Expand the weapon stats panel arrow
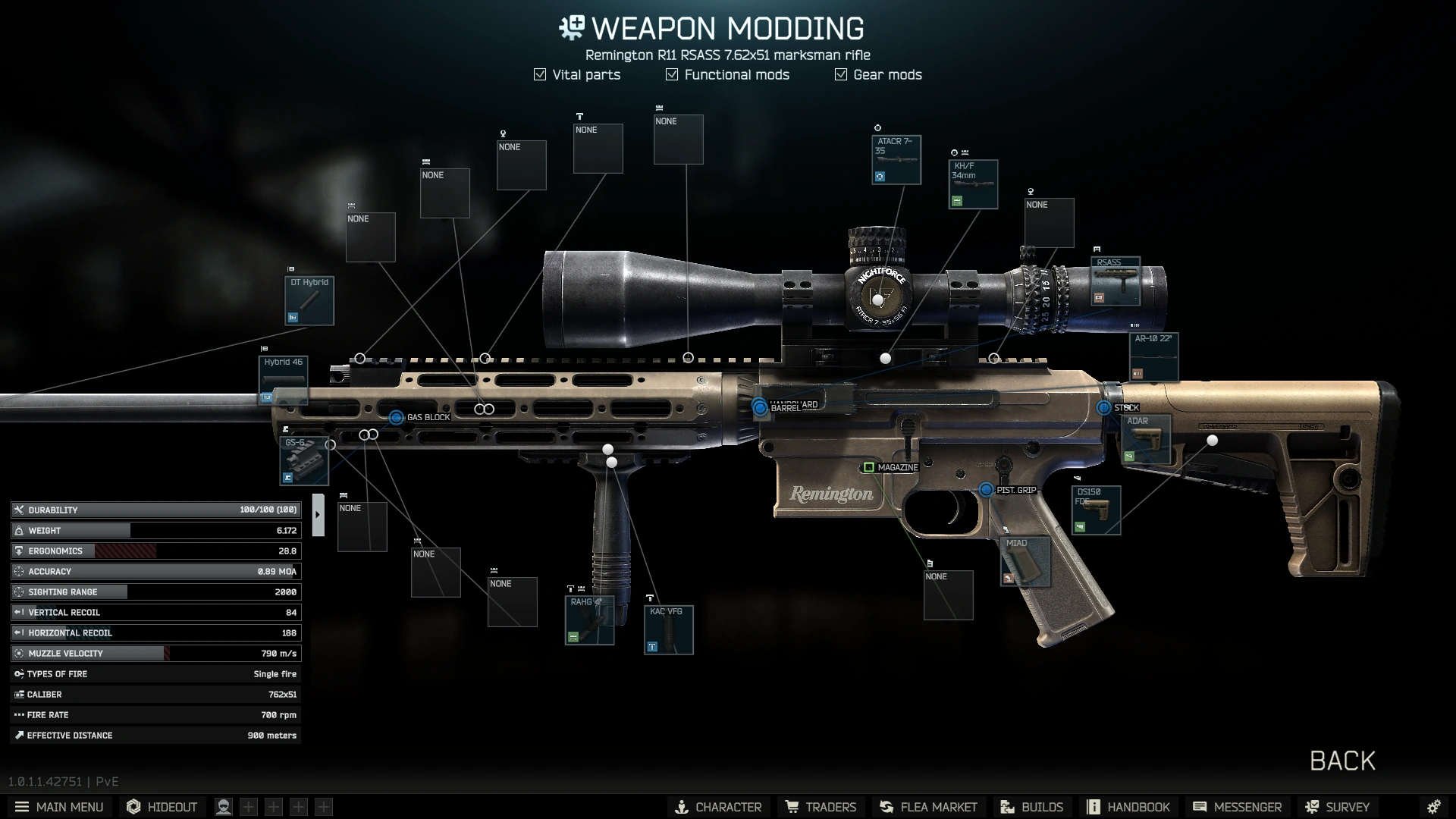The image size is (1456, 819). [318, 513]
